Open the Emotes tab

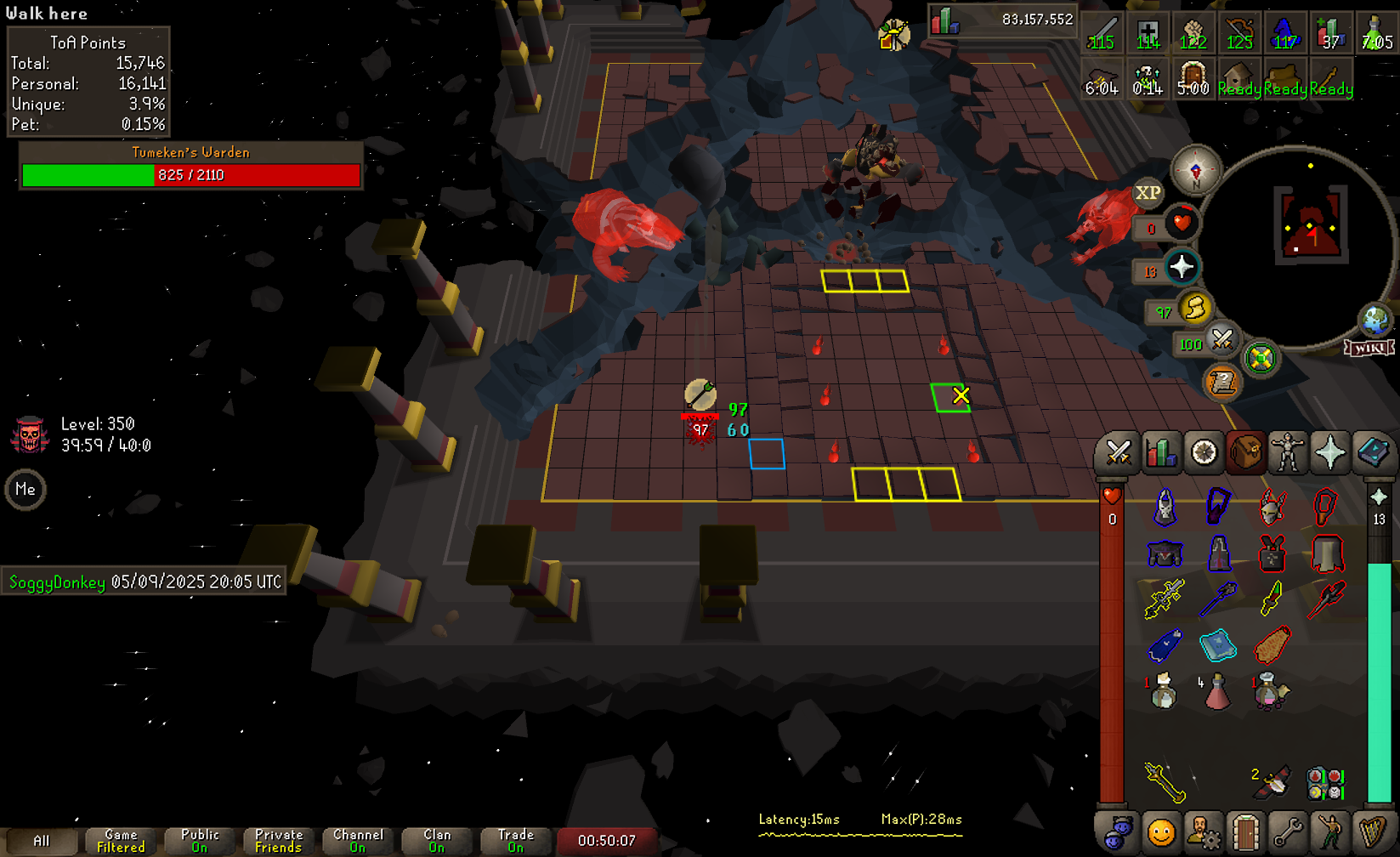tap(1330, 832)
